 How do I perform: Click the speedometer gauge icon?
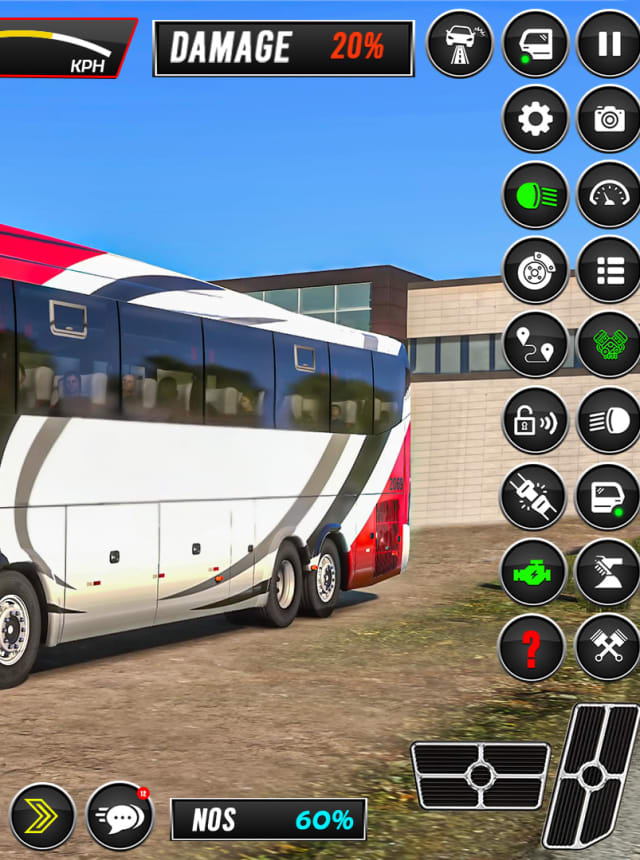click(608, 194)
